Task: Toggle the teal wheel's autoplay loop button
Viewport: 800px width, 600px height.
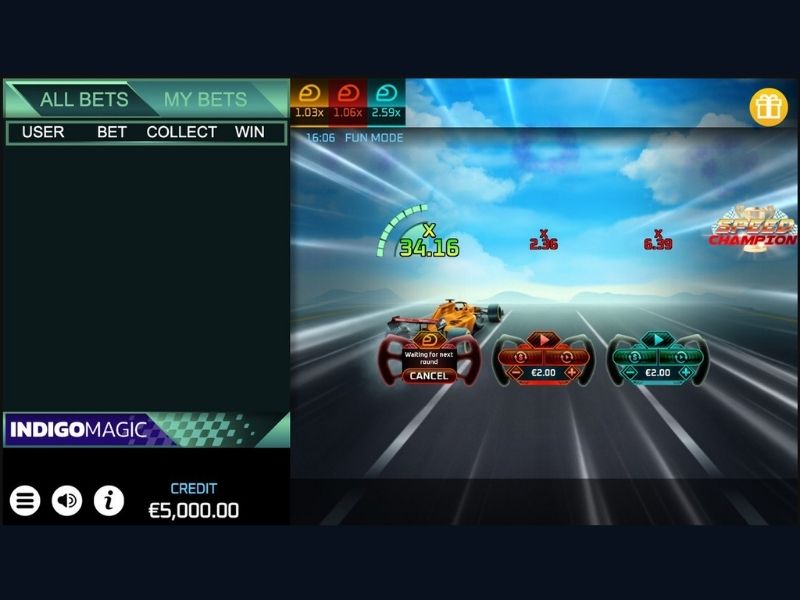Action: [x=682, y=355]
